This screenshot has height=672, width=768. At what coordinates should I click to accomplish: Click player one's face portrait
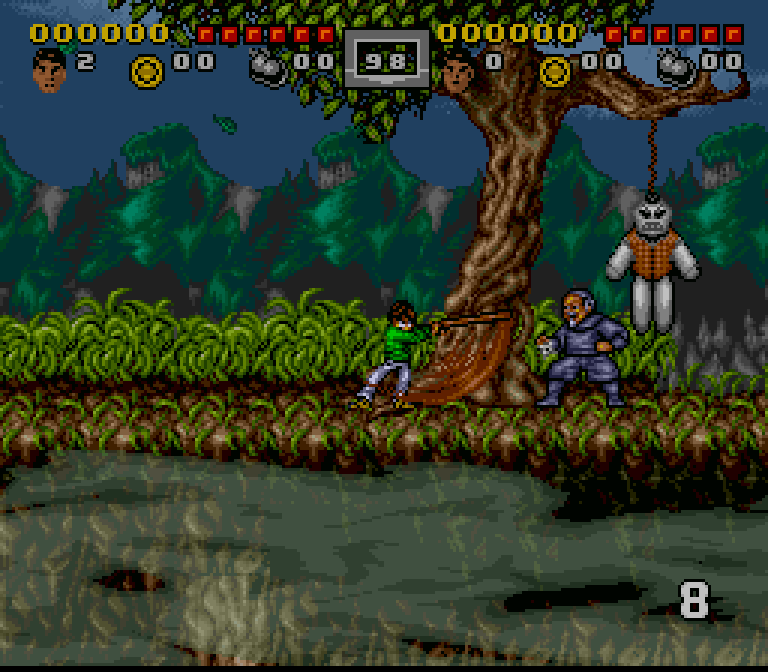[x=48, y=70]
